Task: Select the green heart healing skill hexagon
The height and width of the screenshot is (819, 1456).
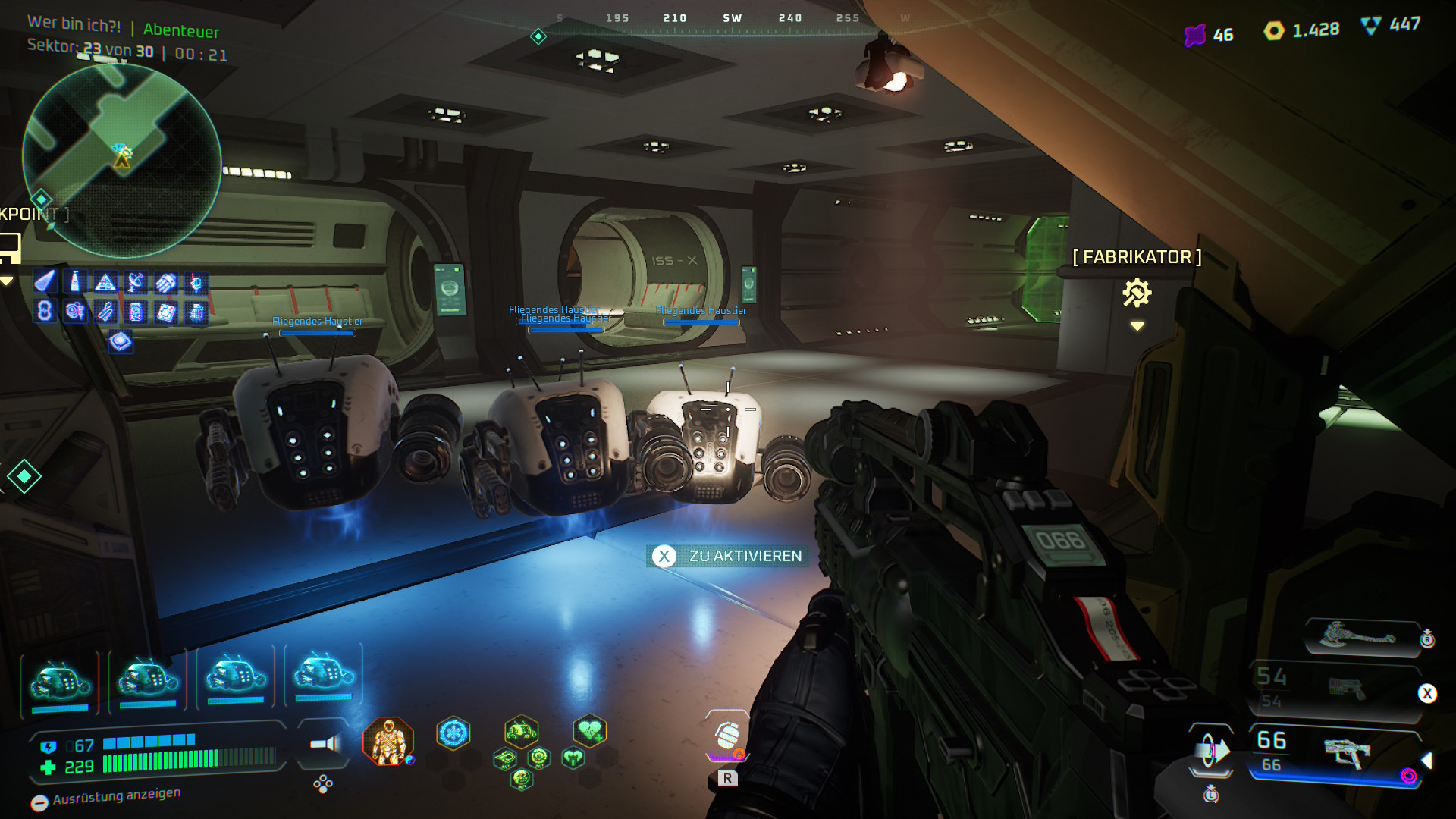Action: (x=589, y=731)
